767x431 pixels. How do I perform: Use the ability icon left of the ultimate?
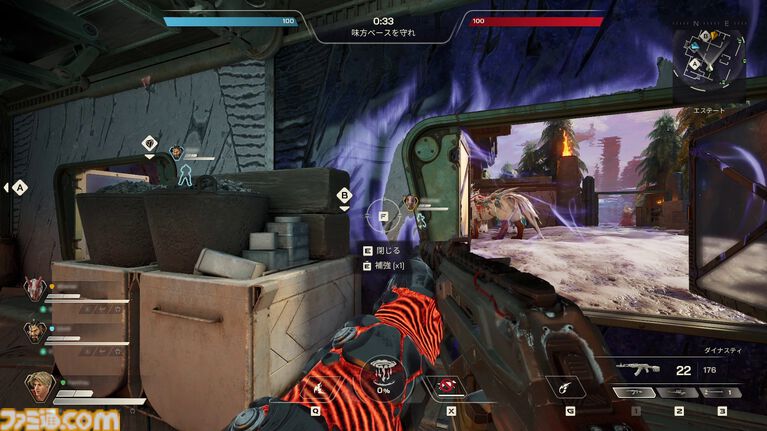click(x=320, y=383)
